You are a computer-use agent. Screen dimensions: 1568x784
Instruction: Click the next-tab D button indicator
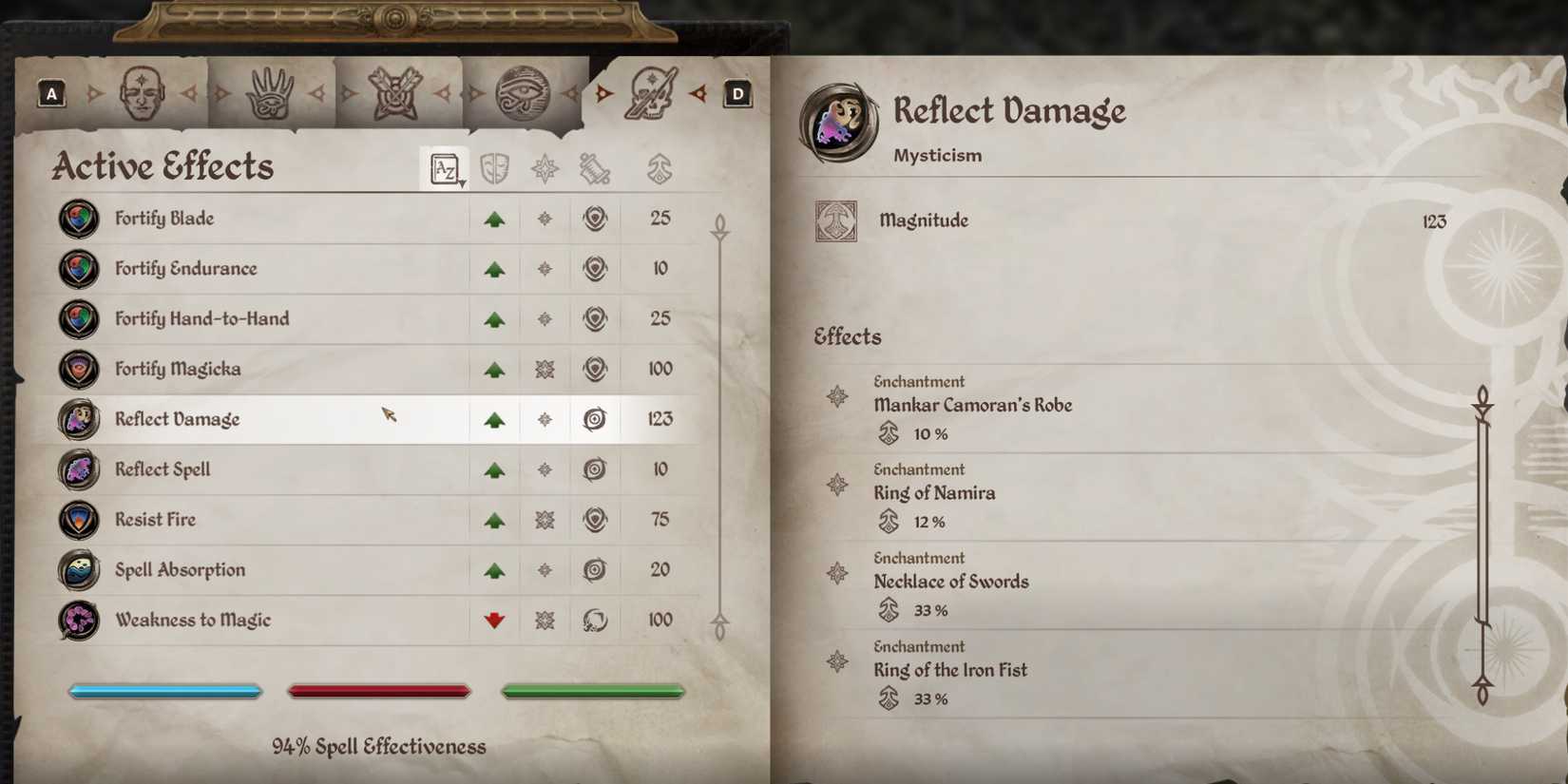[x=736, y=92]
